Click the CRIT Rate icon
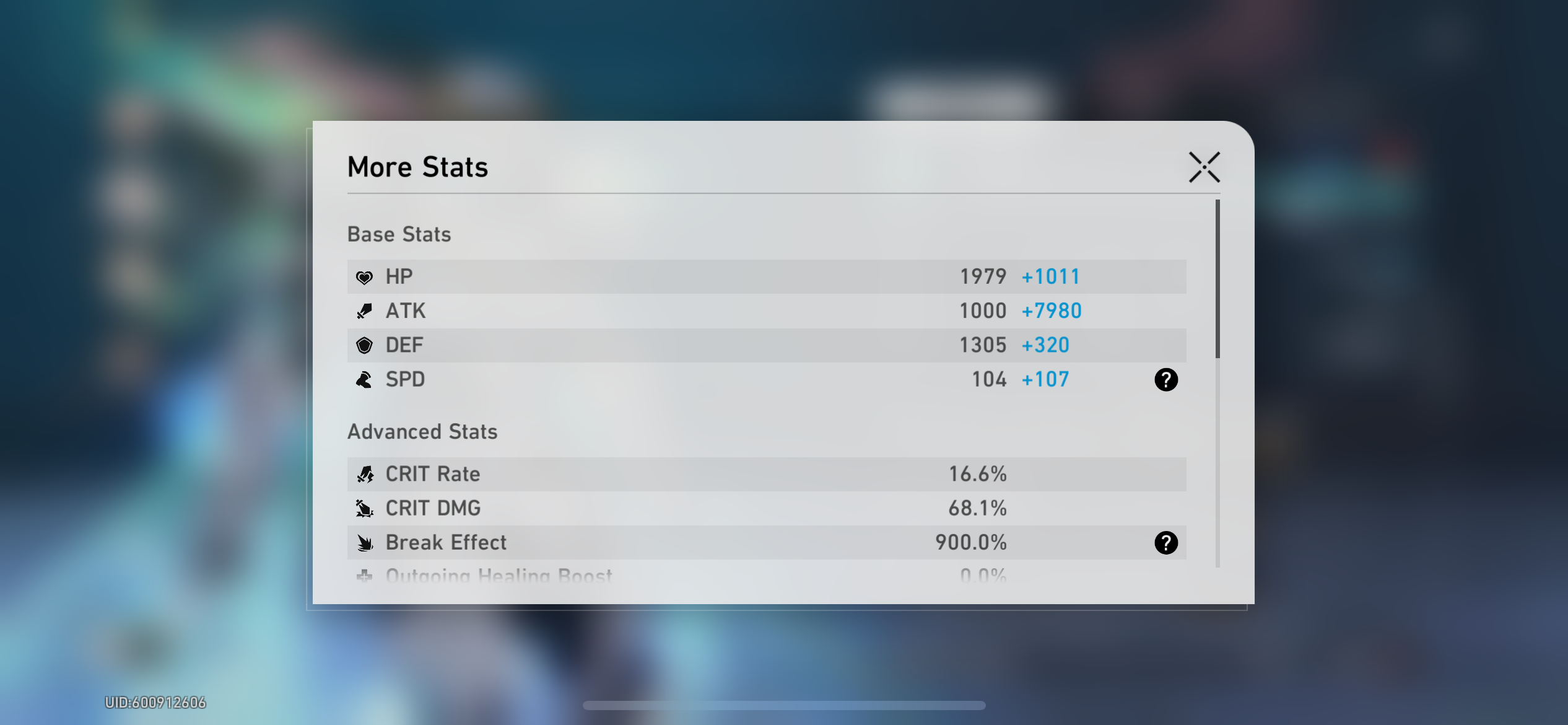This screenshot has height=725, width=1568. [366, 474]
